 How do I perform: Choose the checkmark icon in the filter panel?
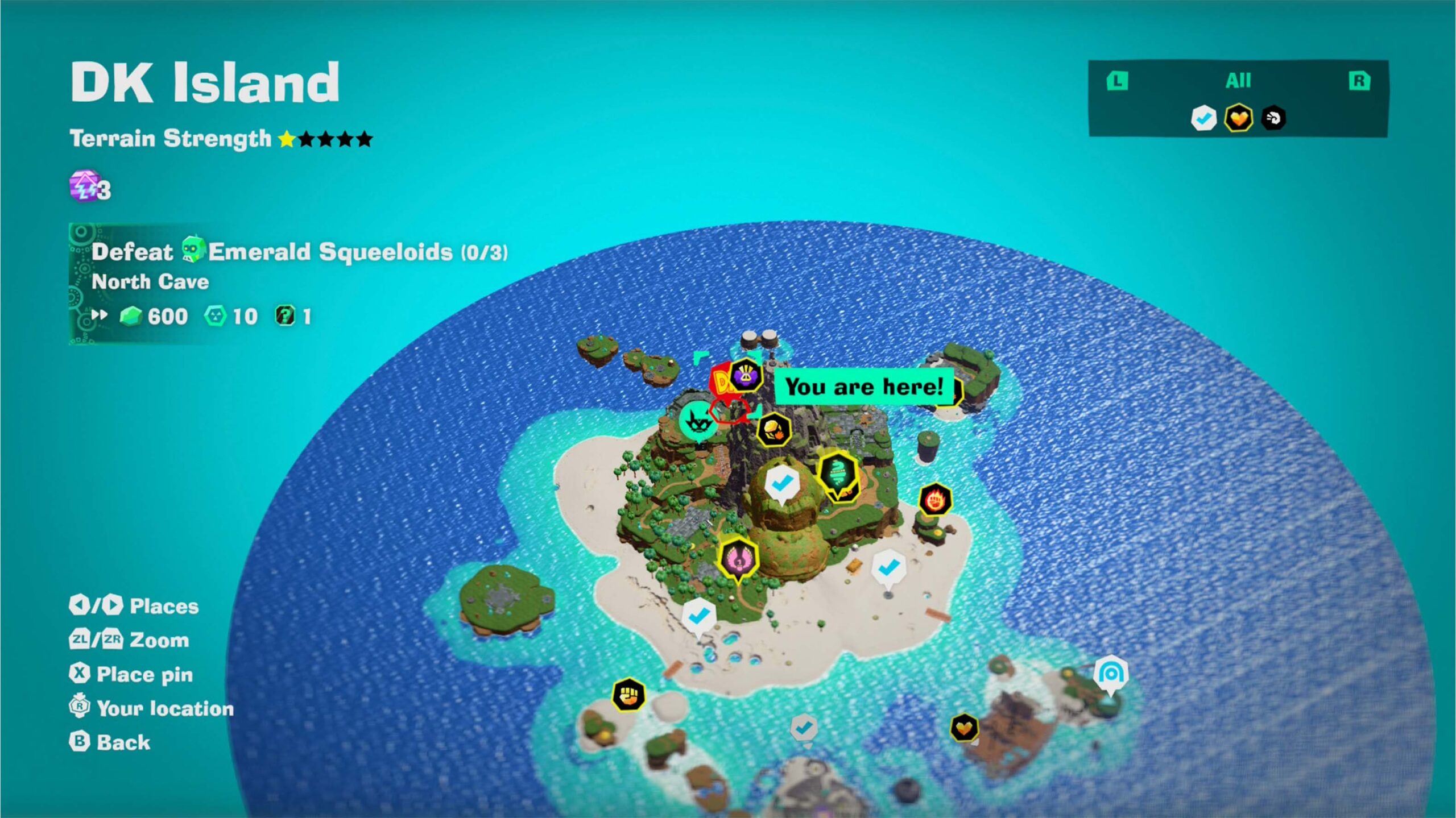pos(1203,118)
